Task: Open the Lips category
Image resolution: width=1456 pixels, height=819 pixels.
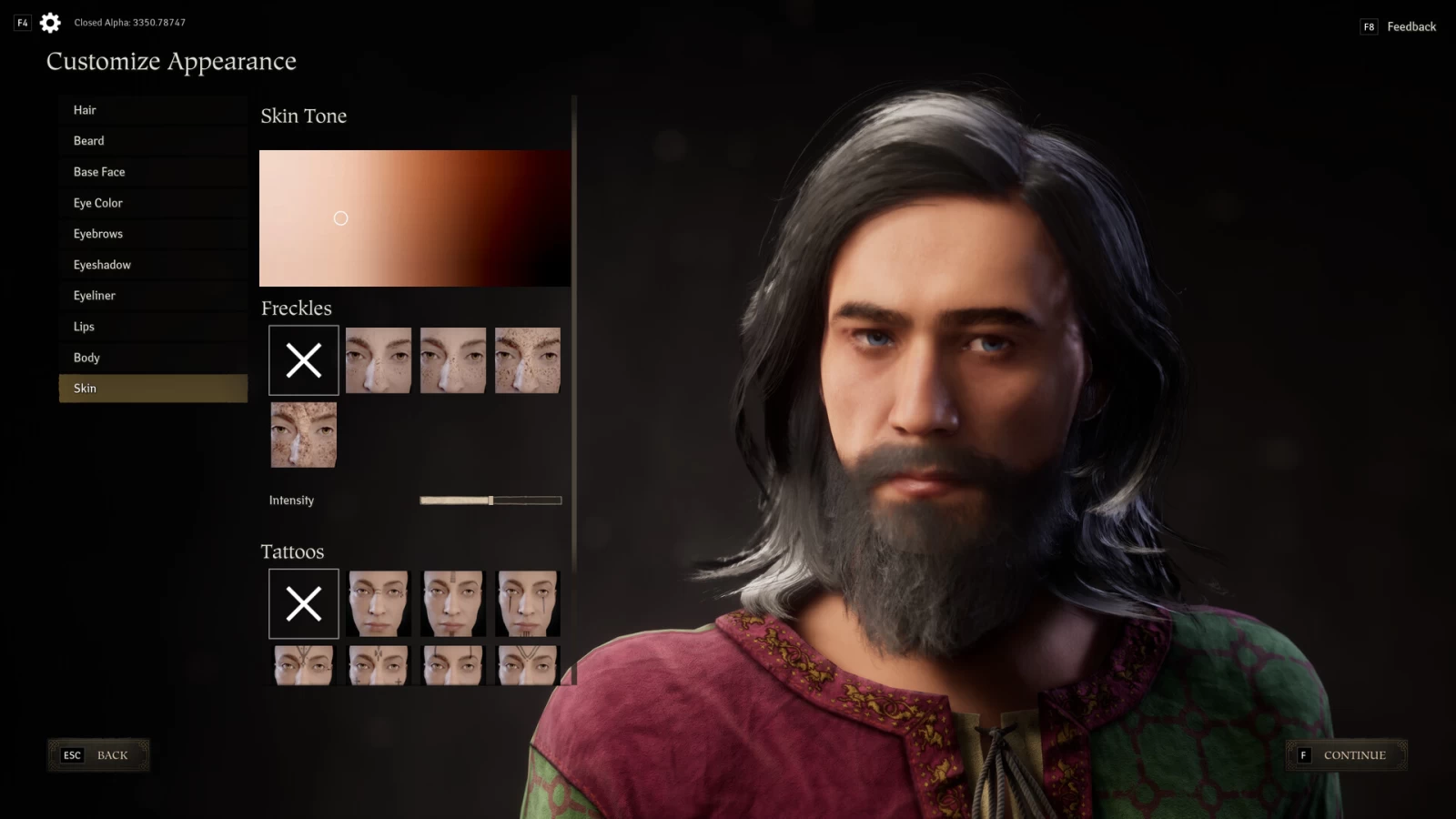Action: click(153, 327)
